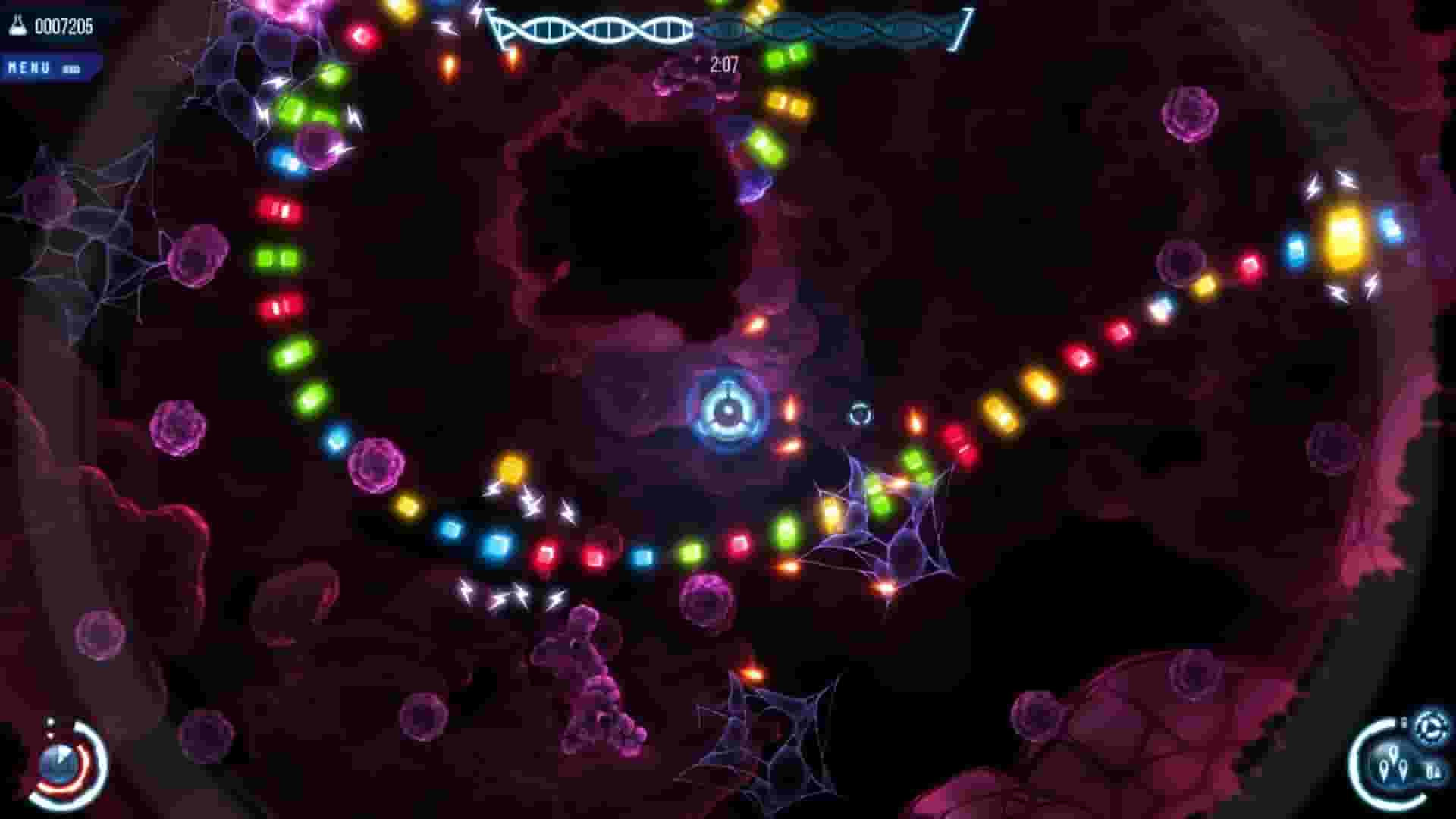Click the timer reading 2:07

pyautogui.click(x=723, y=64)
